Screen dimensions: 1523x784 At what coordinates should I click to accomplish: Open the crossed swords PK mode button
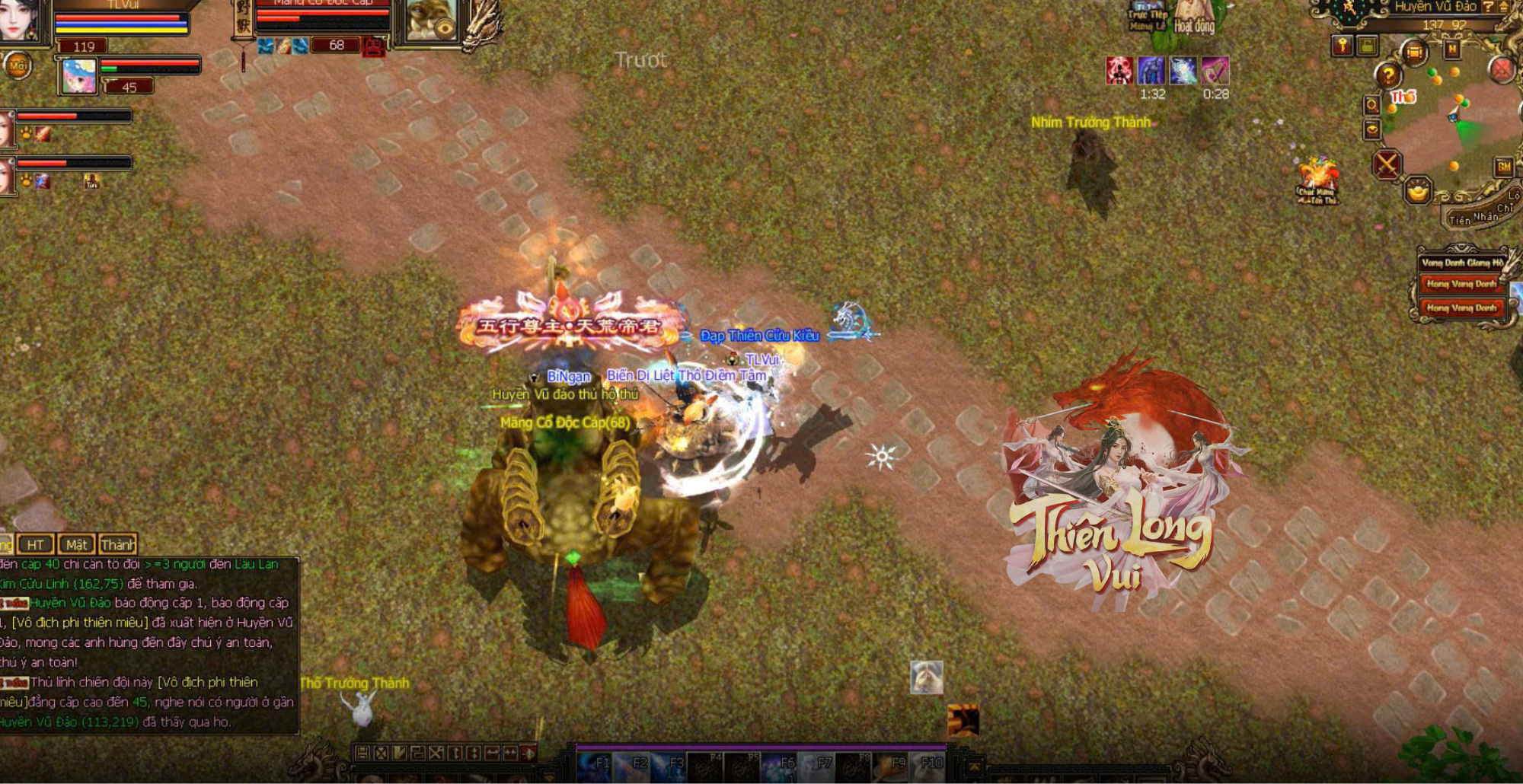(1387, 163)
